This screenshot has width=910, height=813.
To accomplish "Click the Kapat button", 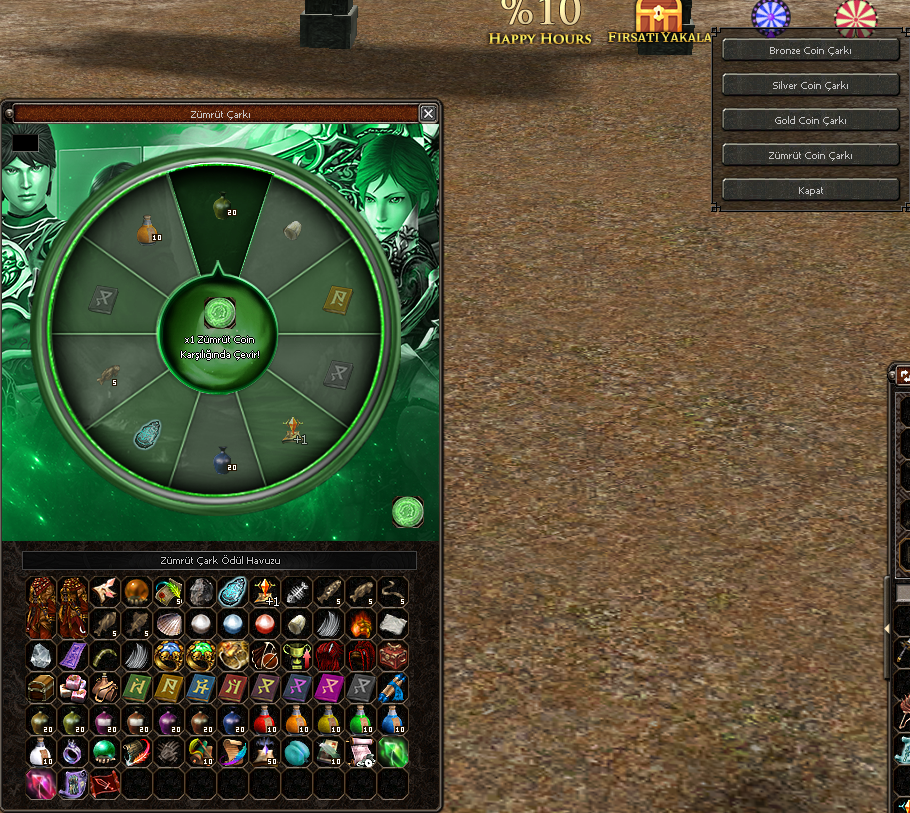I will pos(811,190).
